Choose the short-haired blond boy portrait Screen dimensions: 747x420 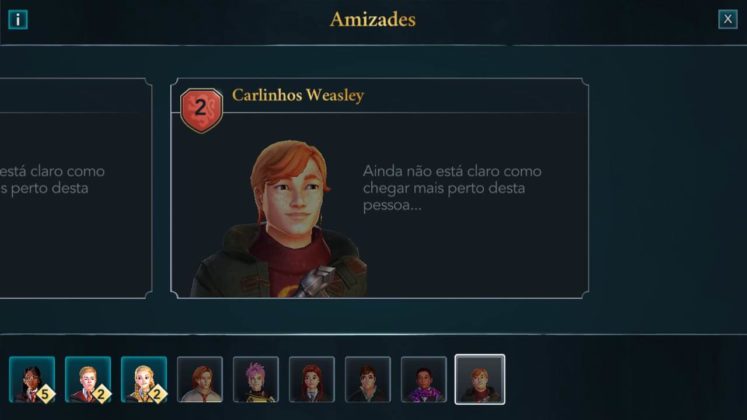(x=87, y=379)
